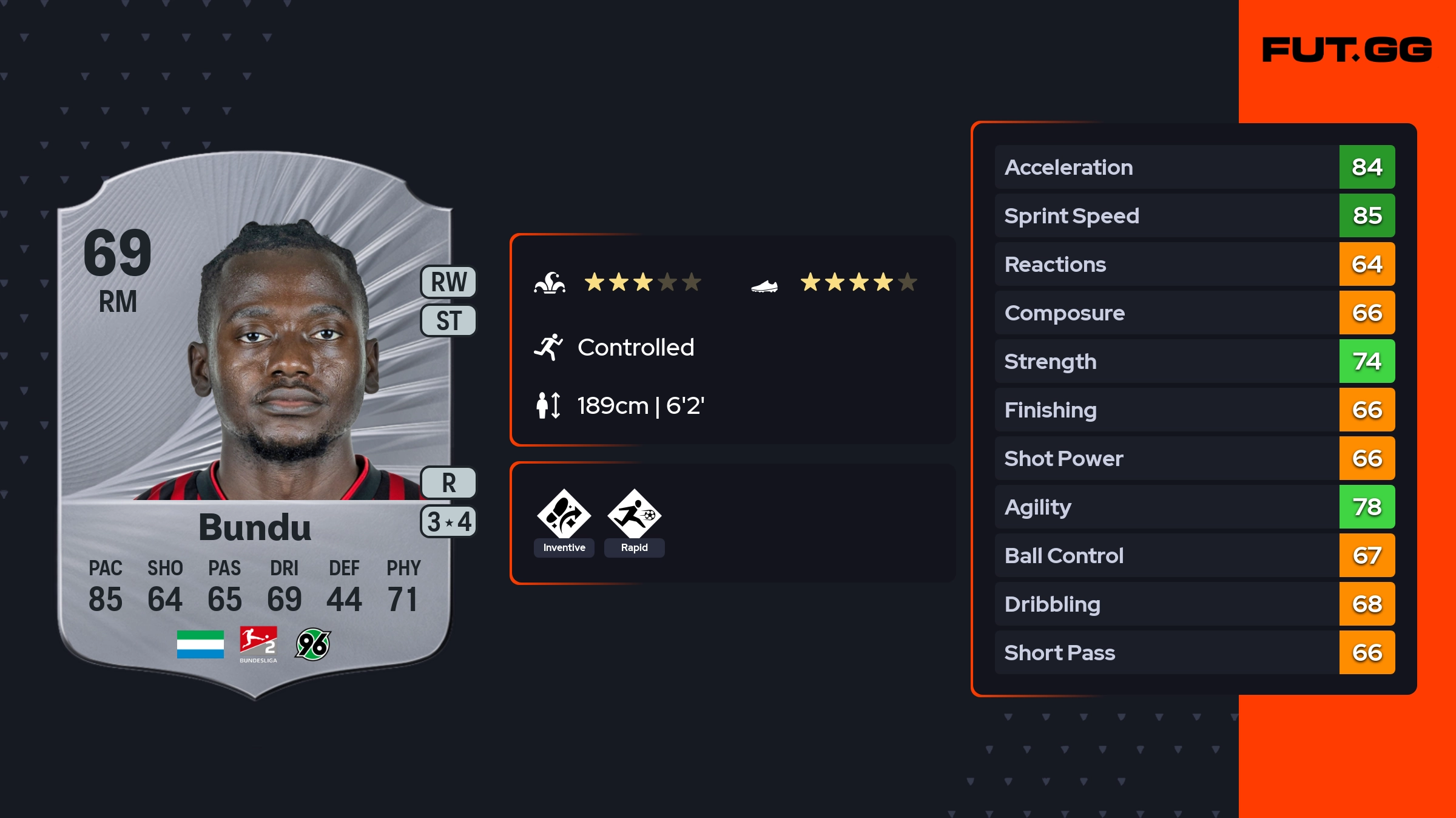Click the Inventive playstyle icon
Viewport: 1456px width, 818px height.
click(x=564, y=515)
